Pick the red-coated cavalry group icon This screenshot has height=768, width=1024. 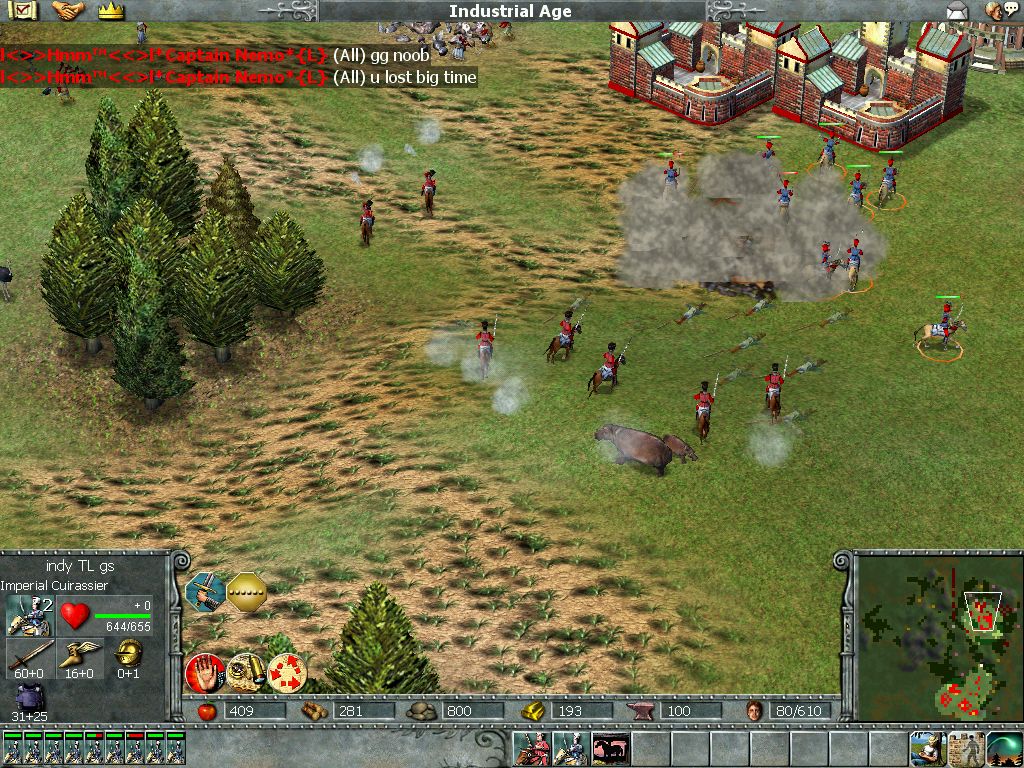click(533, 748)
